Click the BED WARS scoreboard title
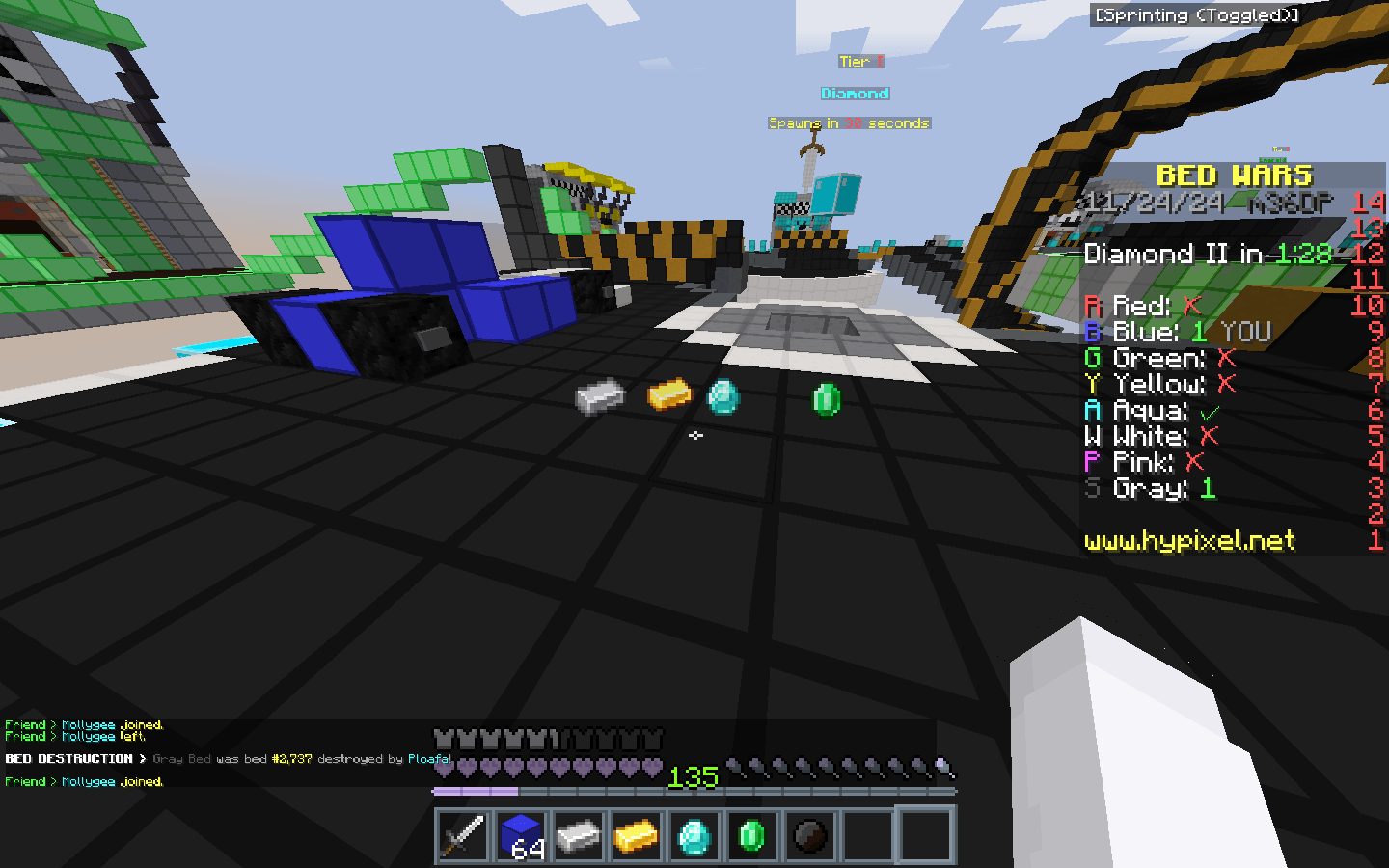1389x868 pixels. point(1235,176)
